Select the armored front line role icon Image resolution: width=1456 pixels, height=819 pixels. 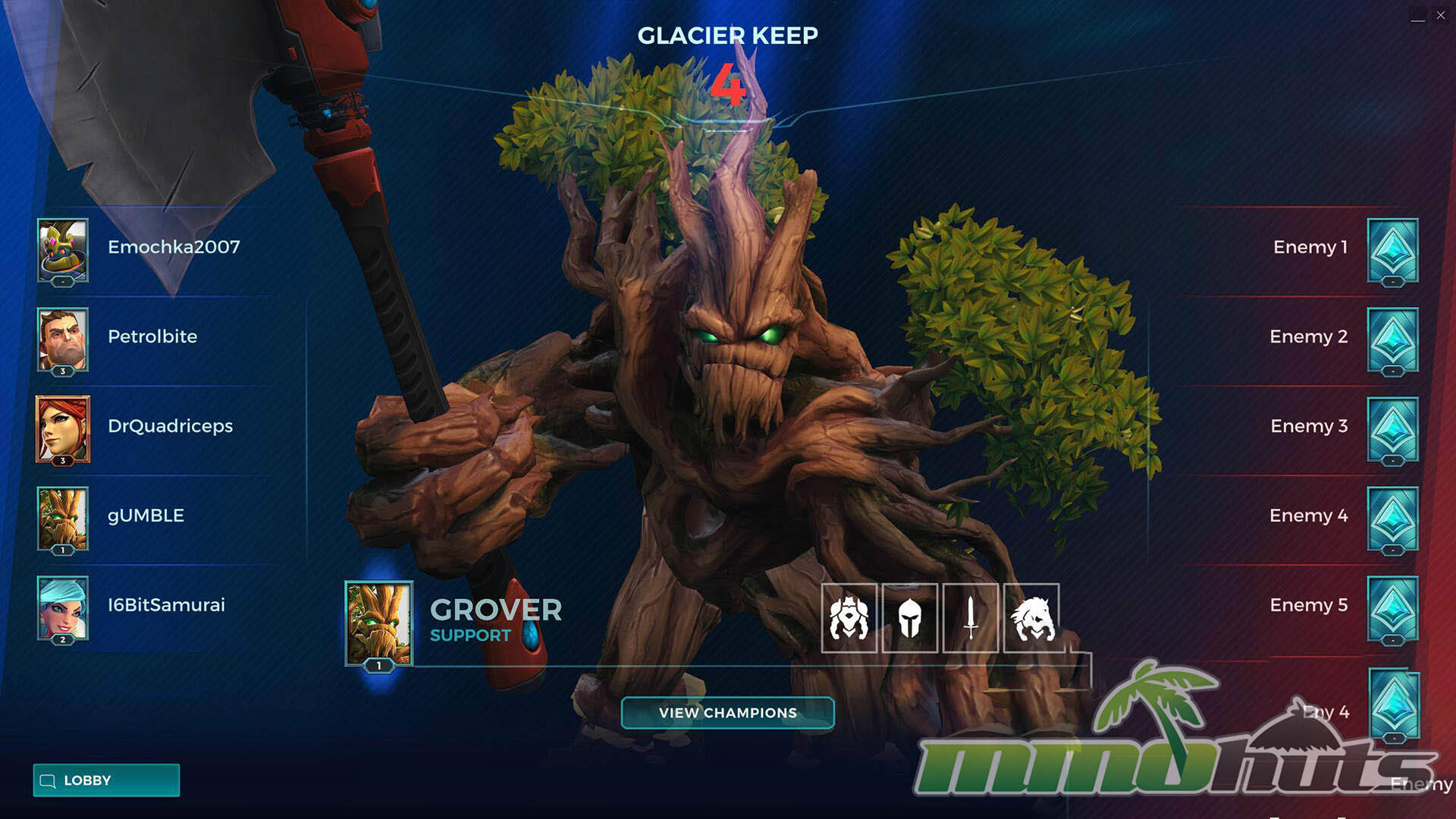click(849, 618)
